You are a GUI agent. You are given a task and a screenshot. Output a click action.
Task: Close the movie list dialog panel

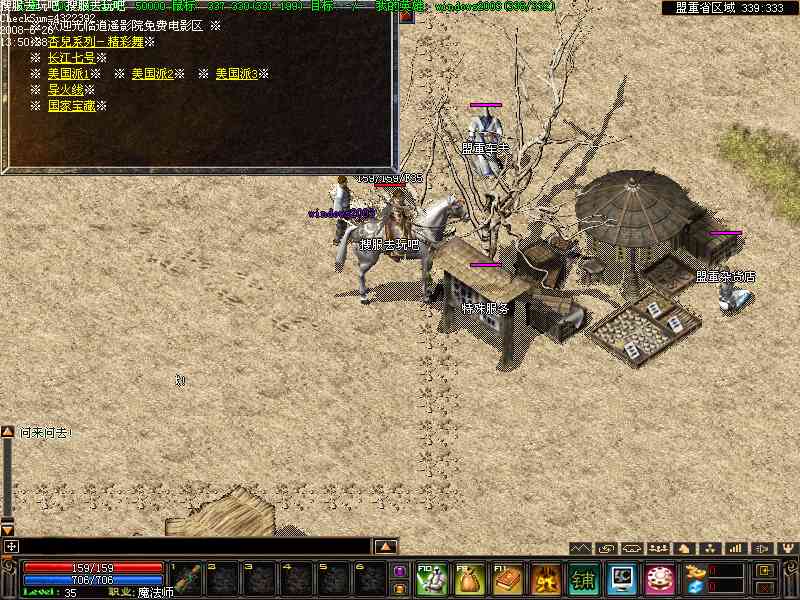click(406, 17)
